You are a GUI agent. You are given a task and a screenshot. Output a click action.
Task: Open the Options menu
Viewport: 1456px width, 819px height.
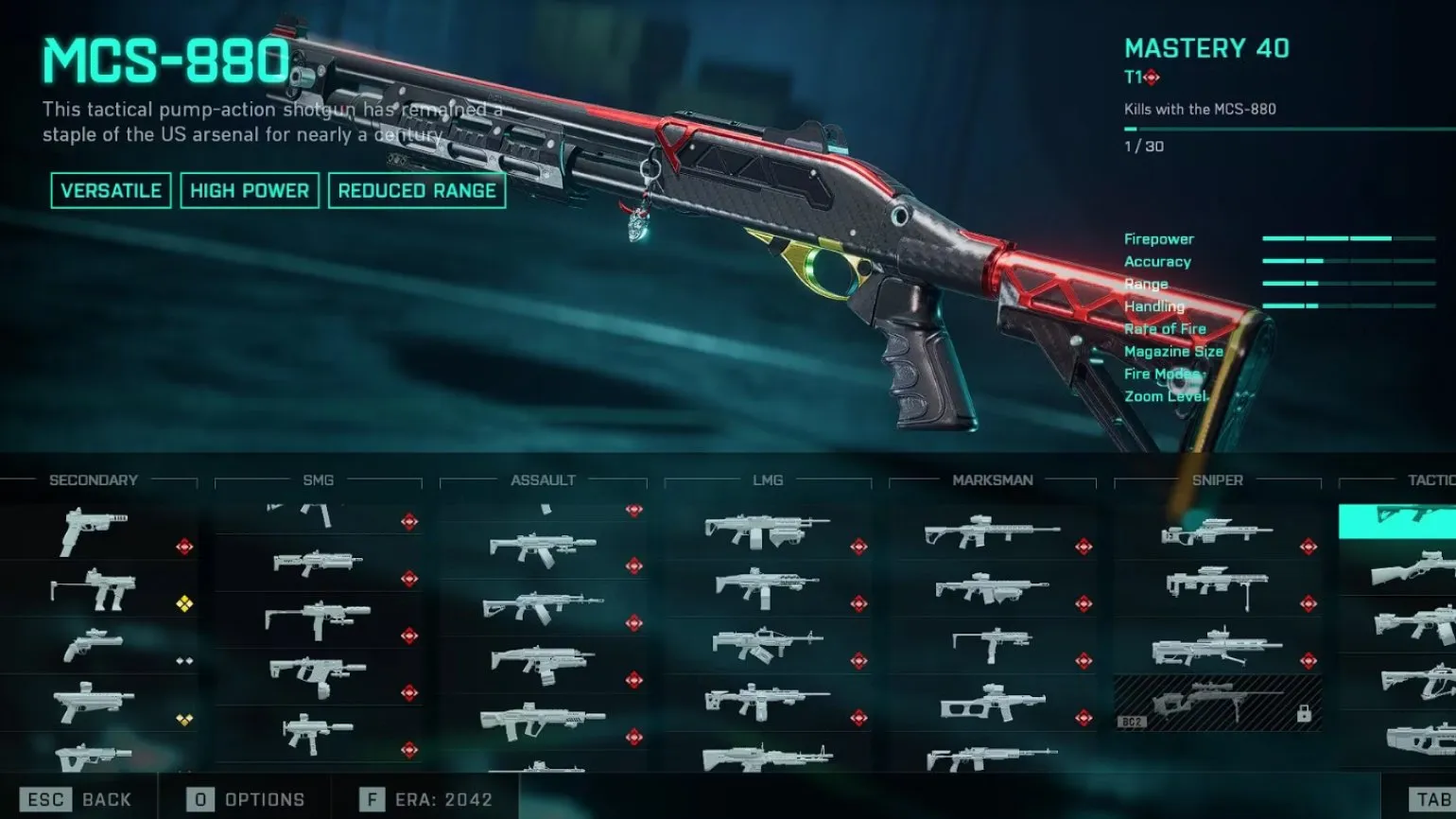click(246, 799)
